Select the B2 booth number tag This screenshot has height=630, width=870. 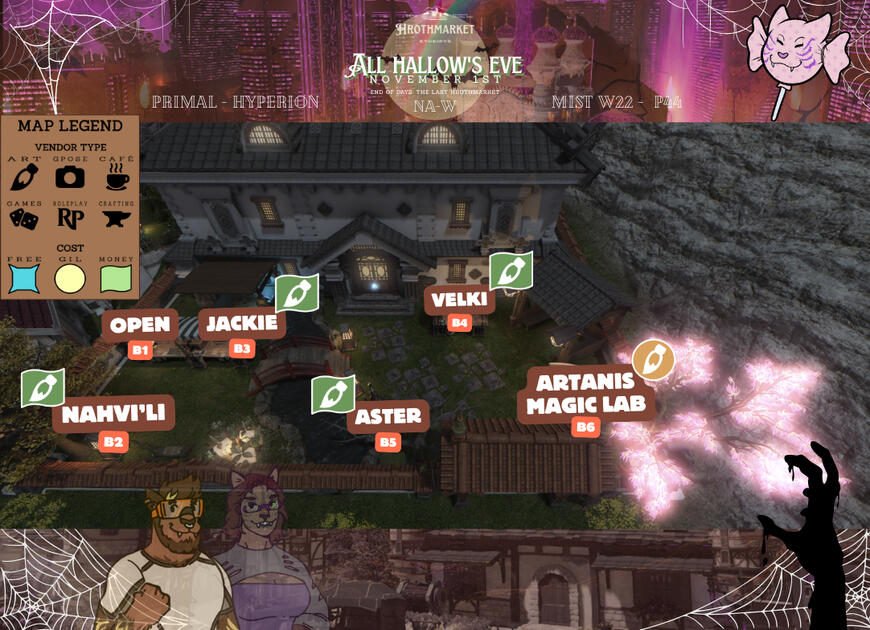(x=113, y=442)
